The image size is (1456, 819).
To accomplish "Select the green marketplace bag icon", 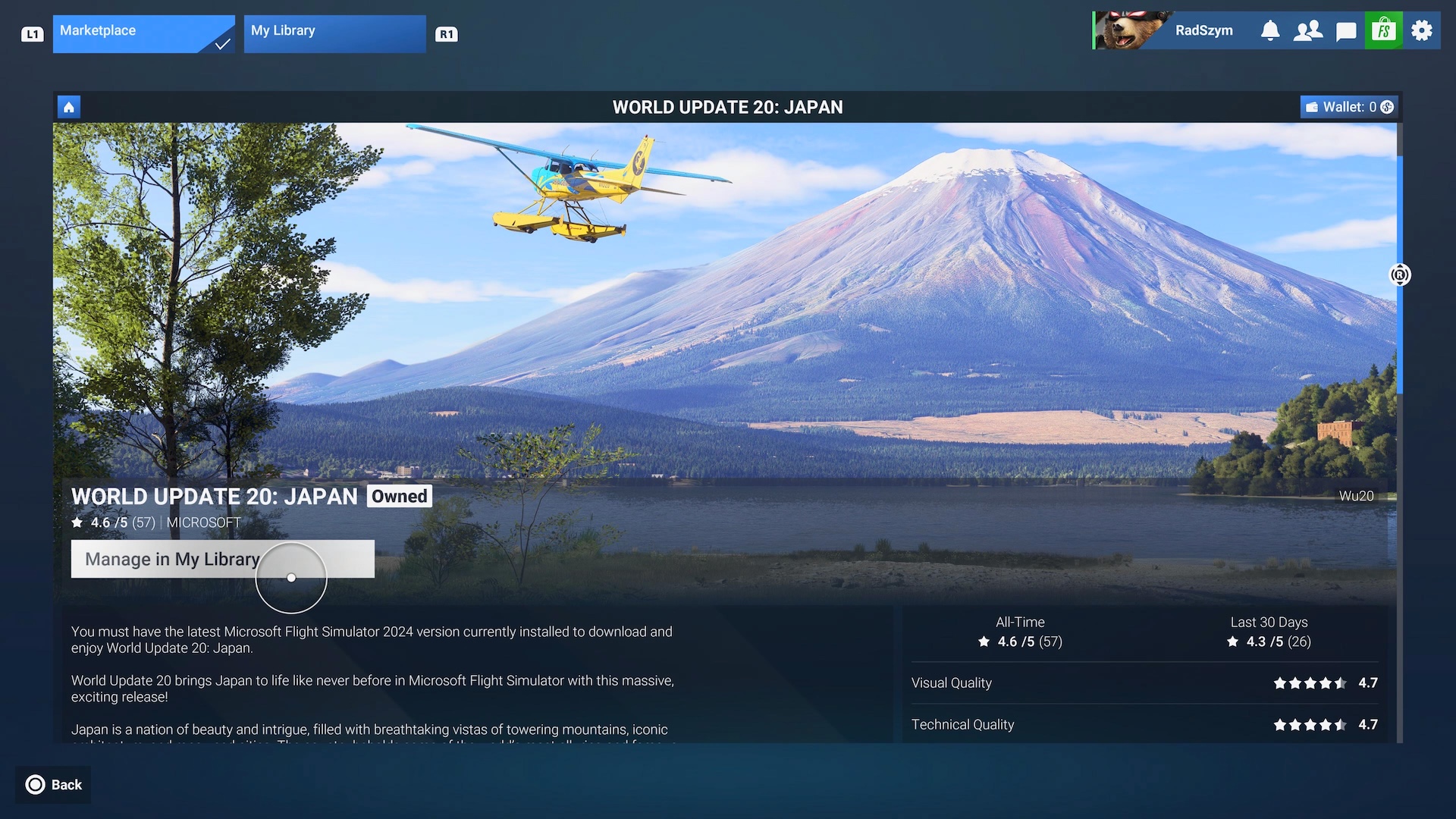I will pos(1384,30).
